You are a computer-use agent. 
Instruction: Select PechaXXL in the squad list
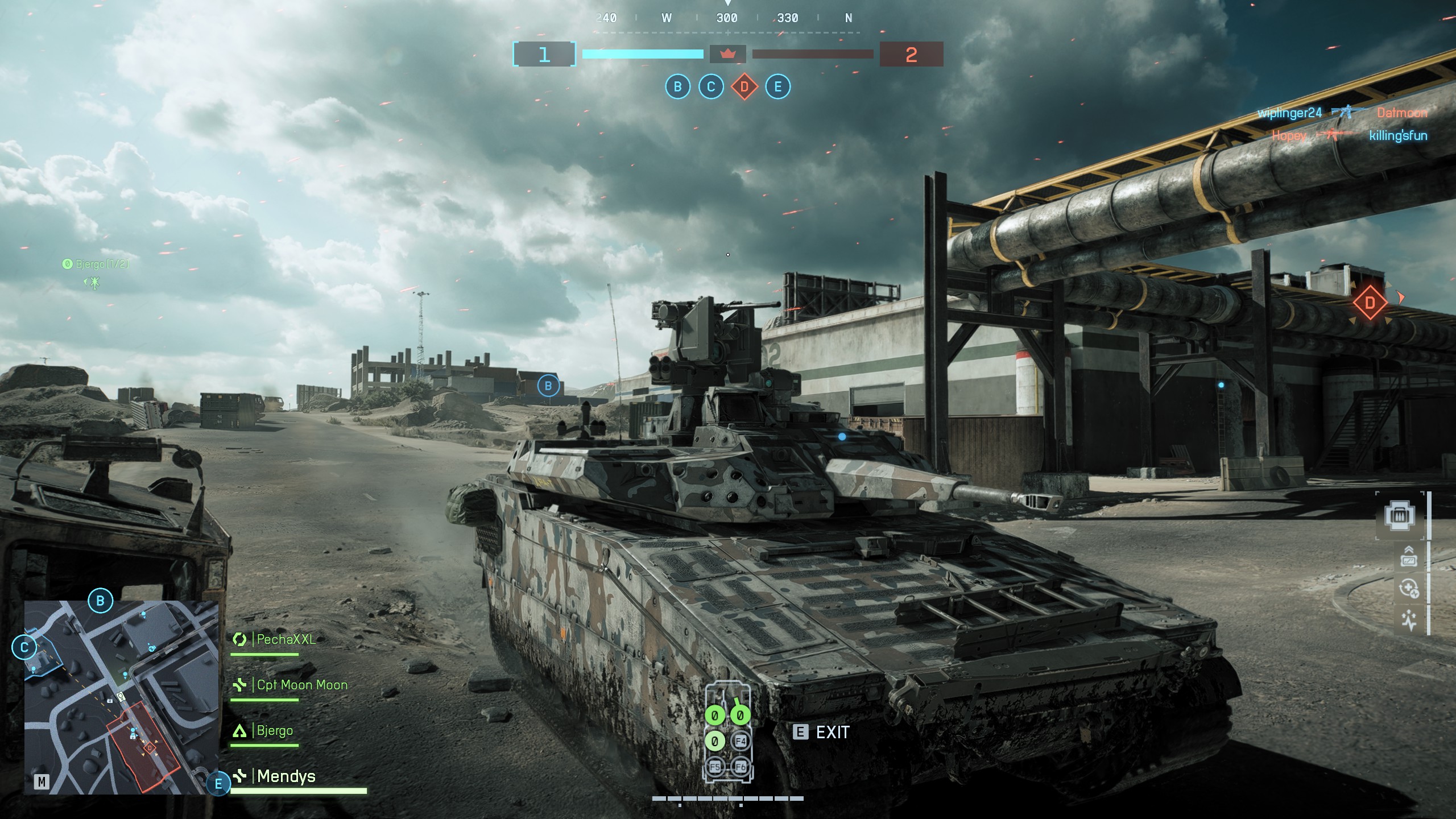click(286, 639)
